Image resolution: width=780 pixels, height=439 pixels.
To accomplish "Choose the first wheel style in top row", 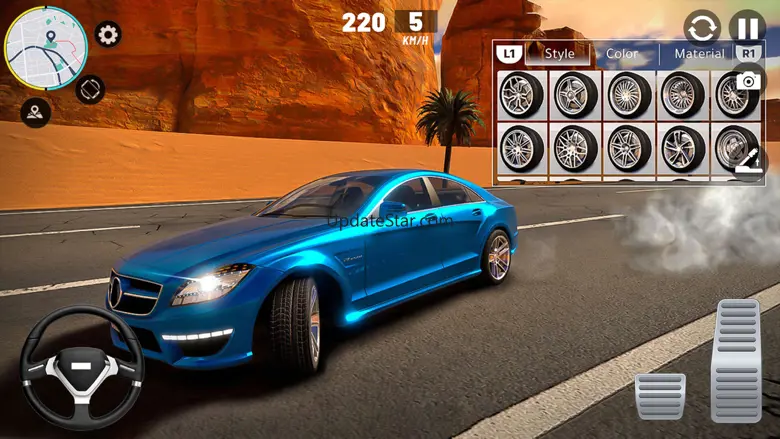I will point(521,95).
